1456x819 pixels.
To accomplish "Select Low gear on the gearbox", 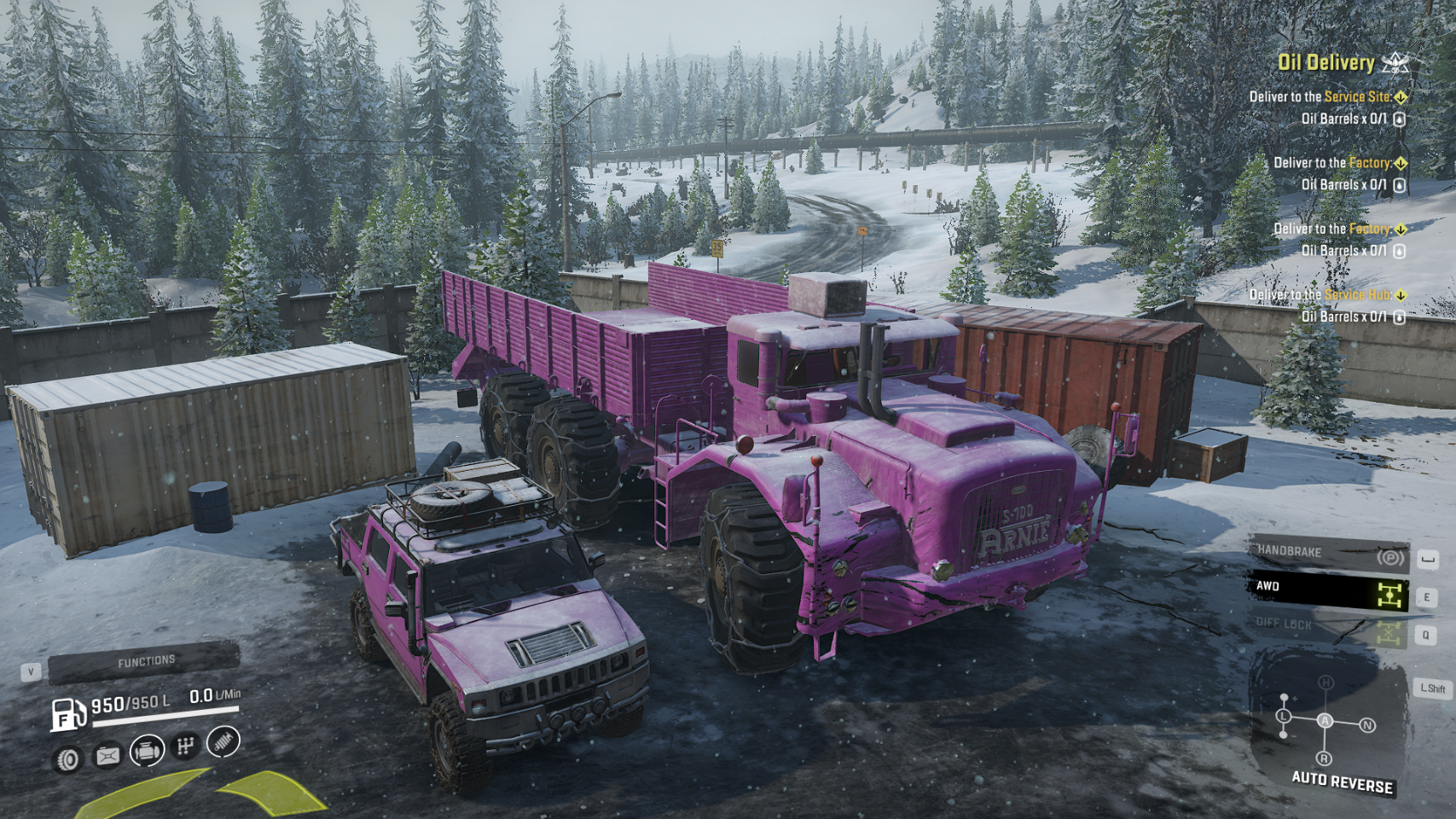I will tap(1285, 716).
